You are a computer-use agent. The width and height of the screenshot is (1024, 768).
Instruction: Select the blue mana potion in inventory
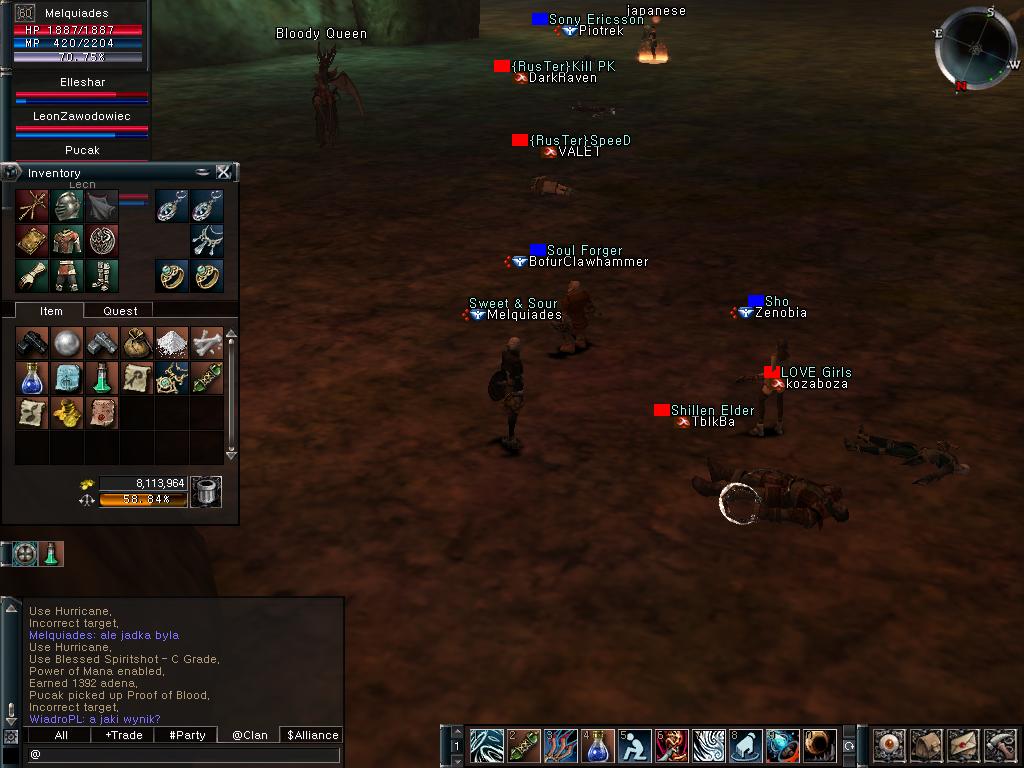(x=33, y=378)
